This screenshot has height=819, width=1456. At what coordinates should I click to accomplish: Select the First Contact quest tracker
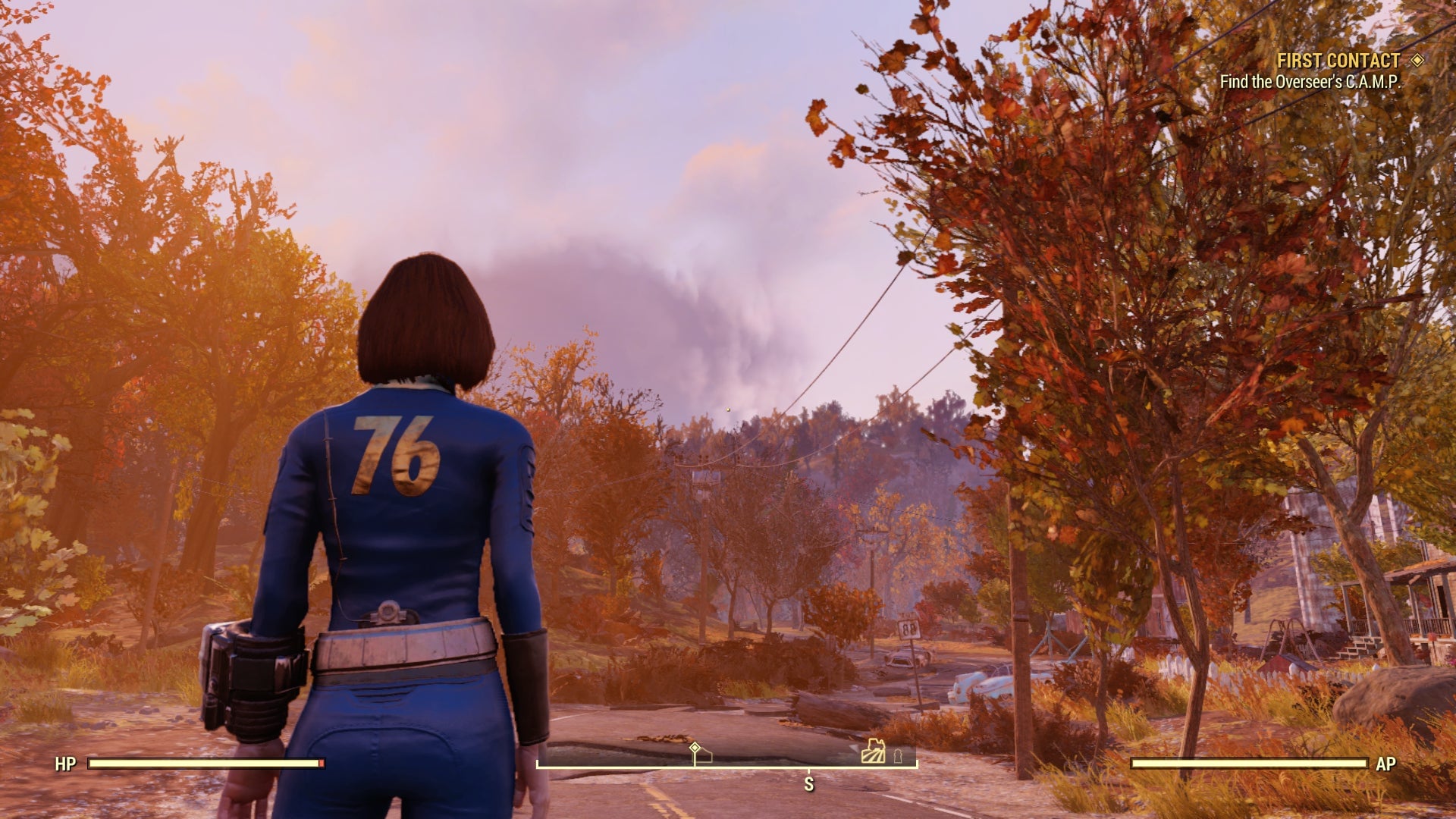click(1338, 61)
